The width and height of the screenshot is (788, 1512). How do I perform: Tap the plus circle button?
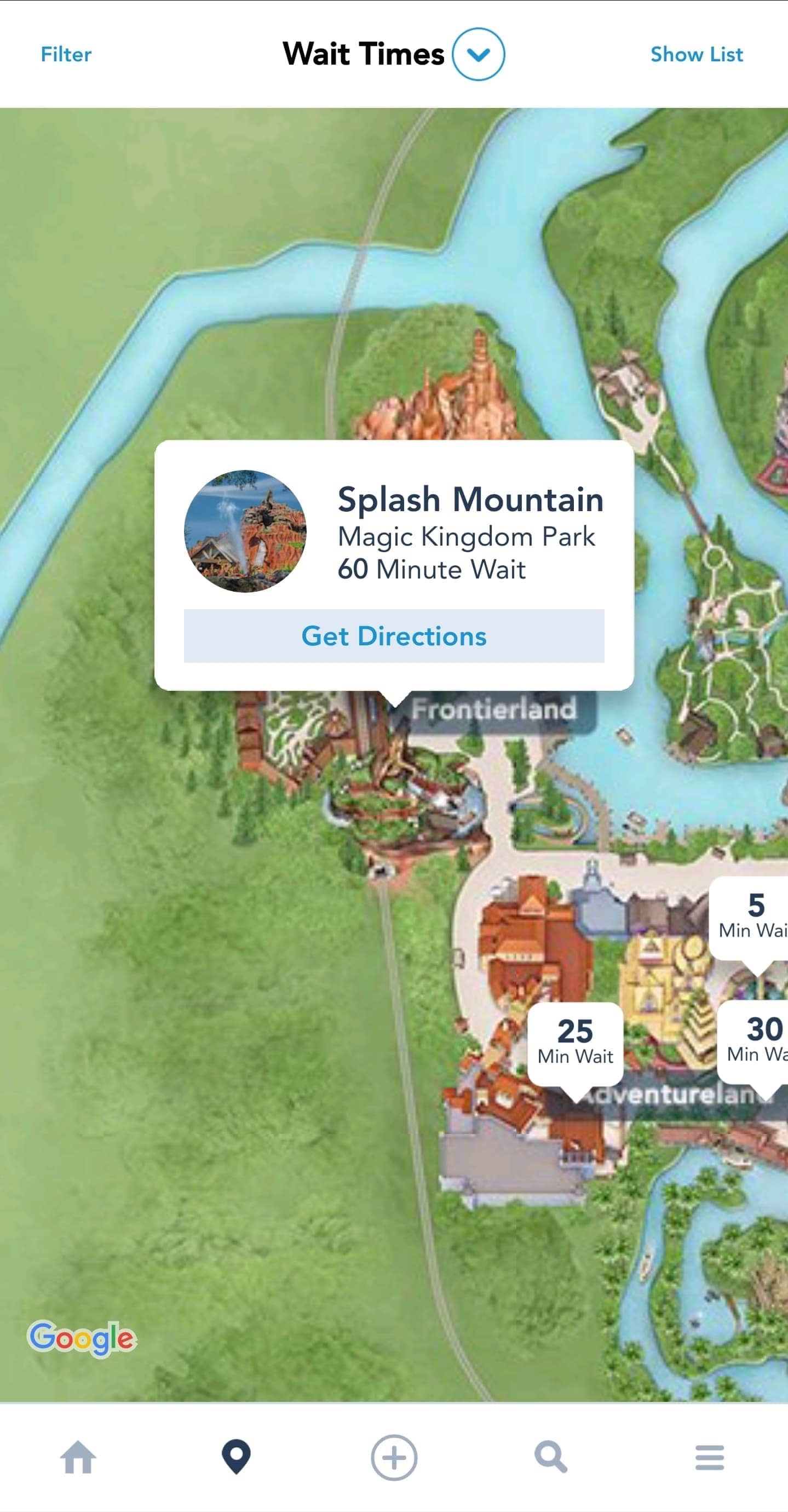tap(394, 1457)
